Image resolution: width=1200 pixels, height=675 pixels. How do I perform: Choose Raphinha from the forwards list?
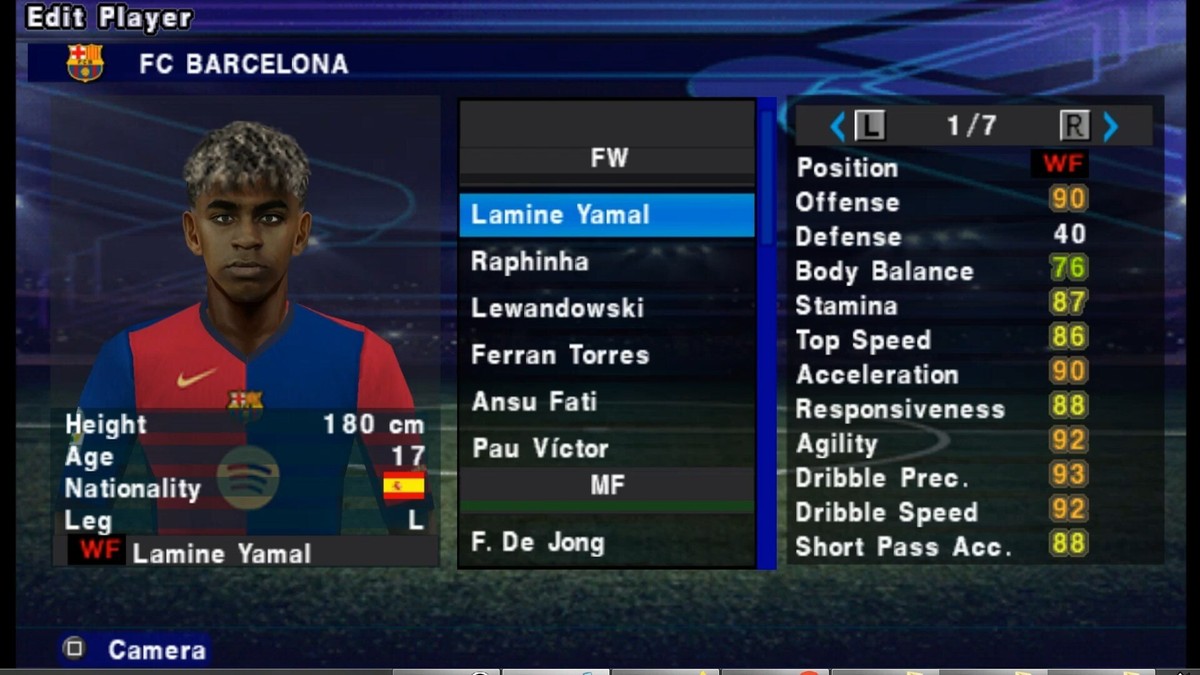click(606, 262)
